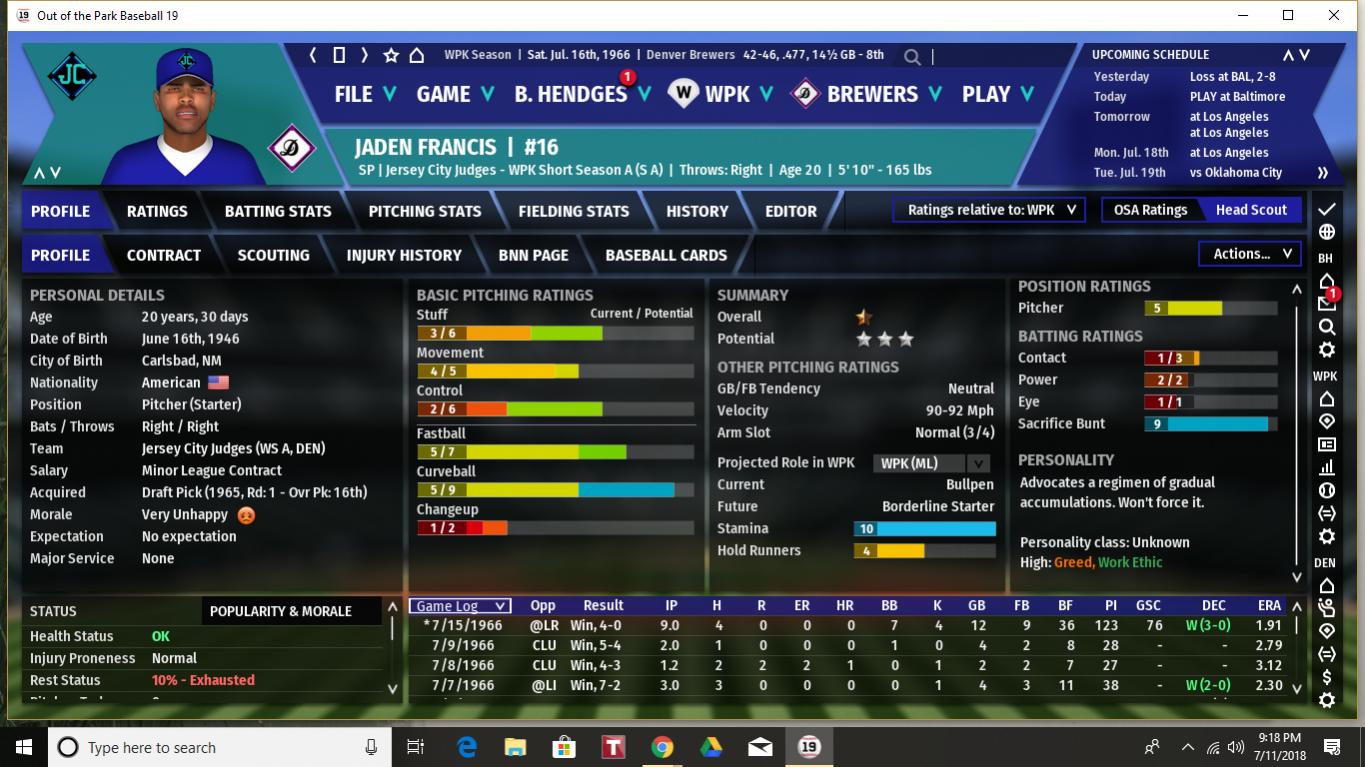Change the Projected Role WPK (ML) dropdown
The image size is (1365, 767).
click(x=931, y=463)
